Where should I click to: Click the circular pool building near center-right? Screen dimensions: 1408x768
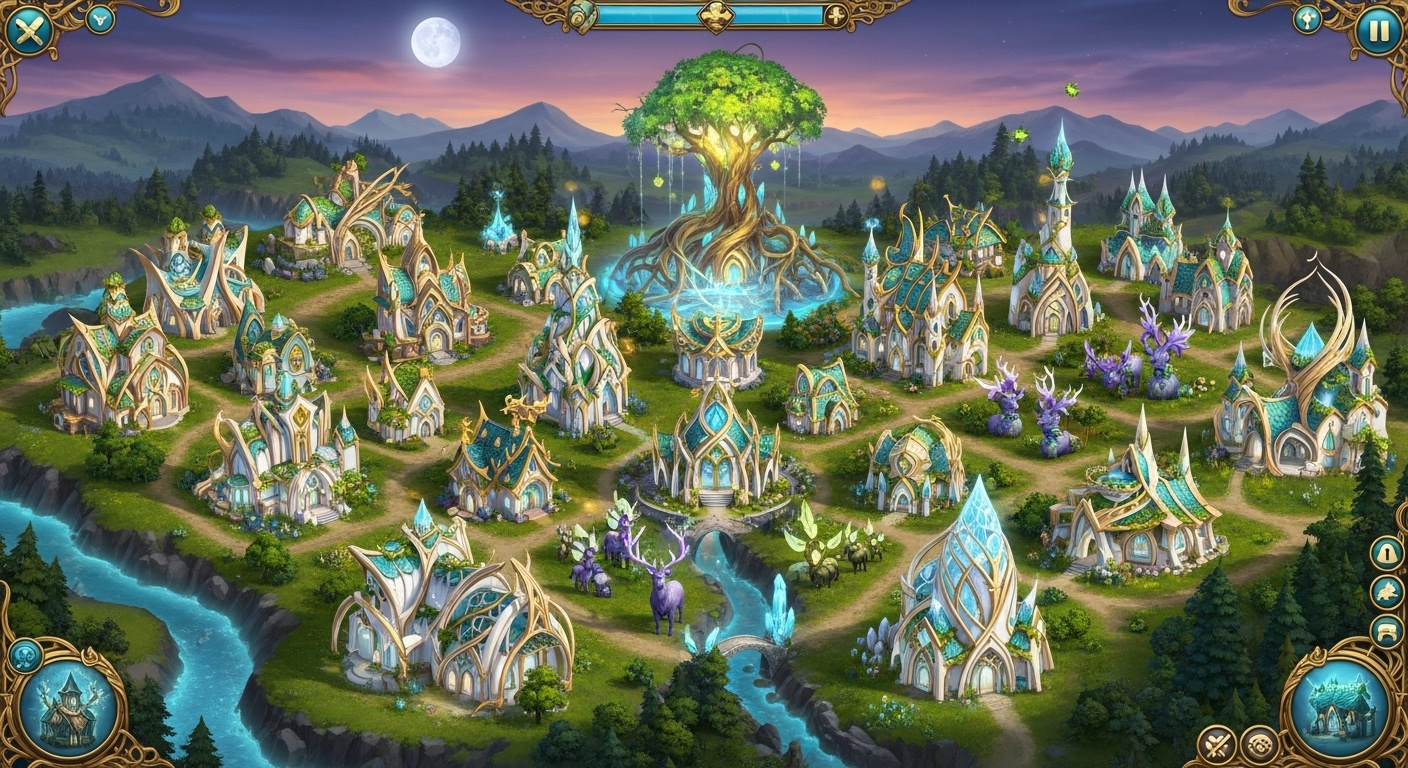[1115, 480]
